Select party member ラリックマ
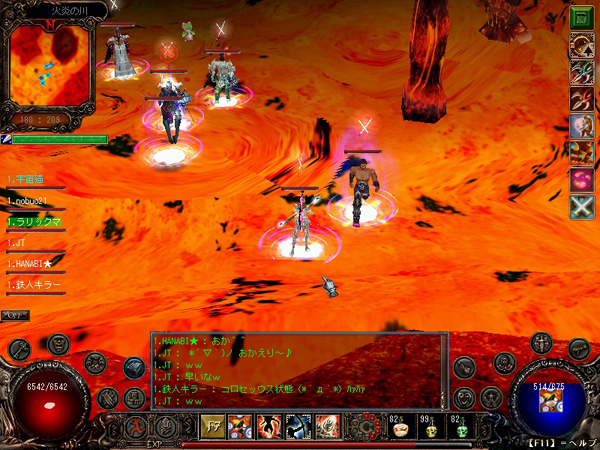 click(32, 222)
